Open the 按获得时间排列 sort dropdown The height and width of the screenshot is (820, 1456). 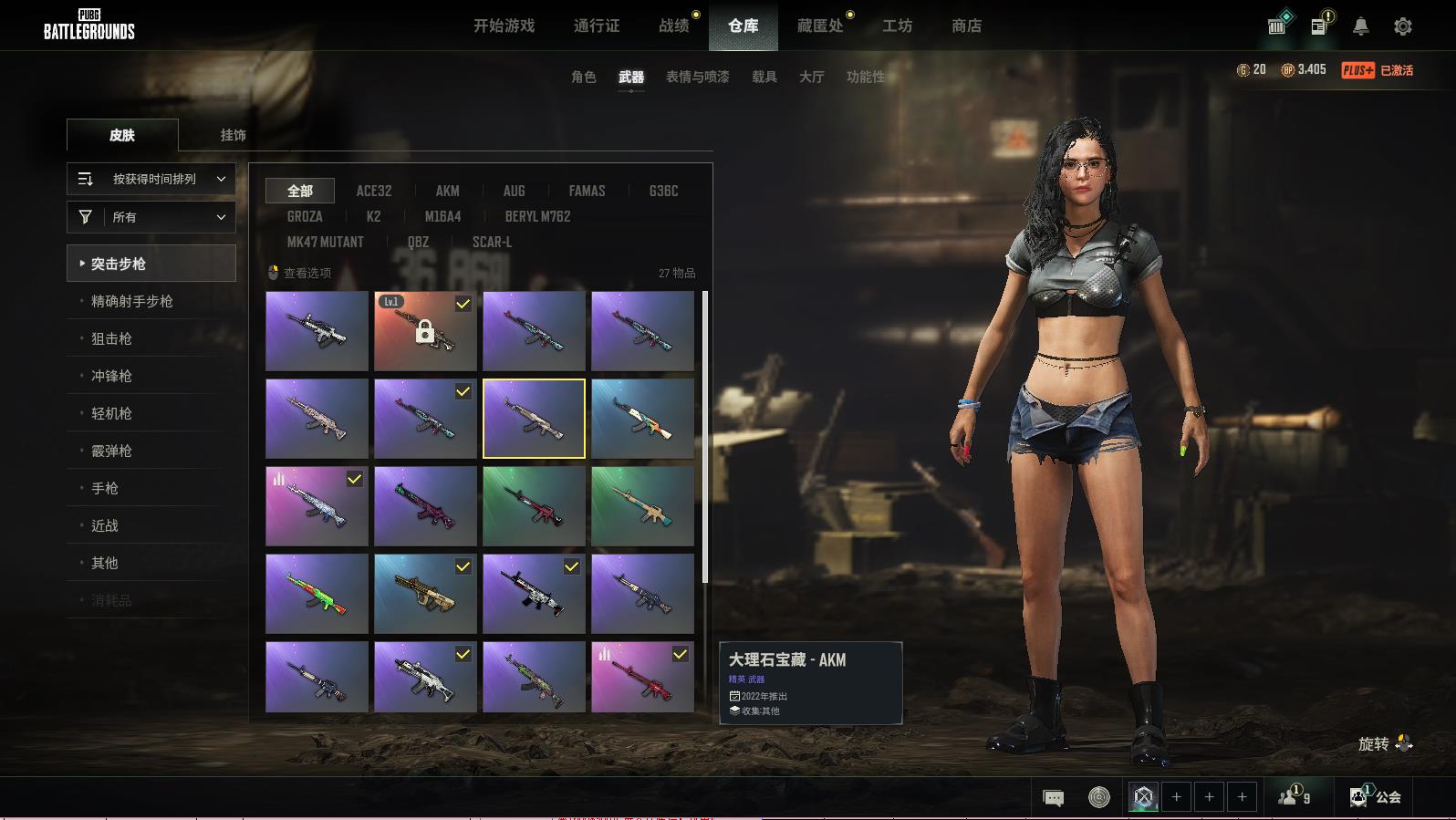click(x=151, y=179)
